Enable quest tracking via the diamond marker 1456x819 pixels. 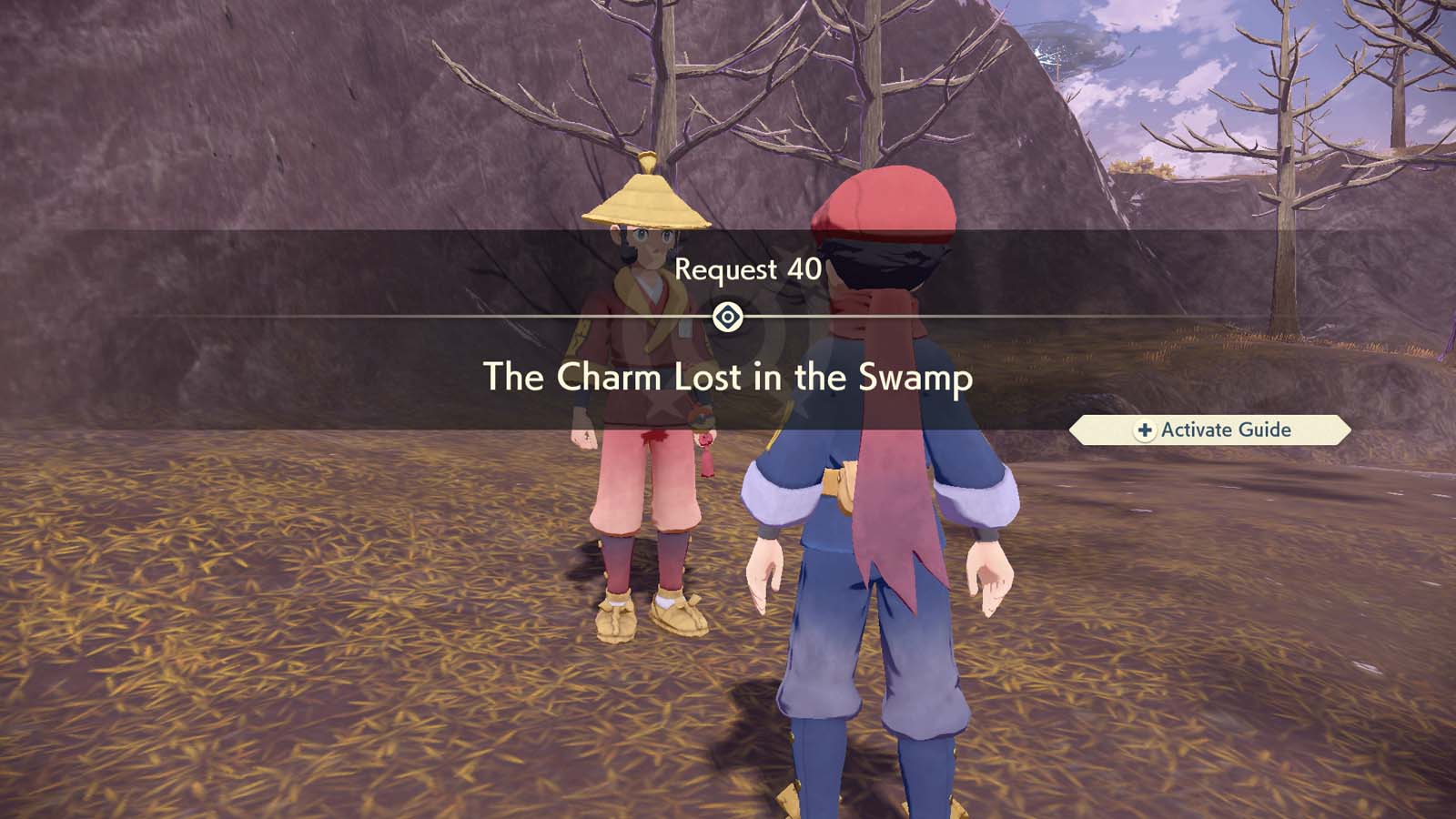point(728,316)
